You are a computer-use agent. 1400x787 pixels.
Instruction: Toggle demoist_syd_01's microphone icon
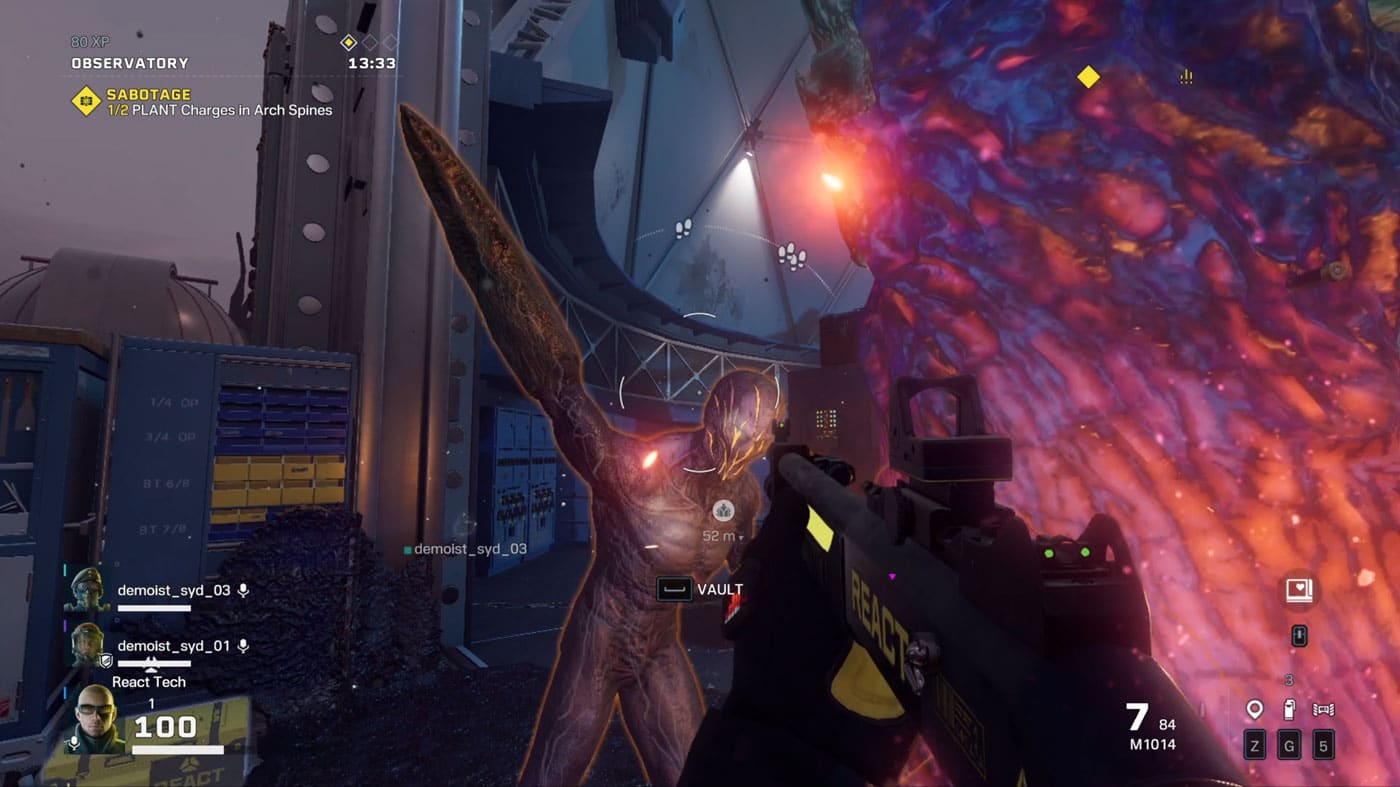243,646
